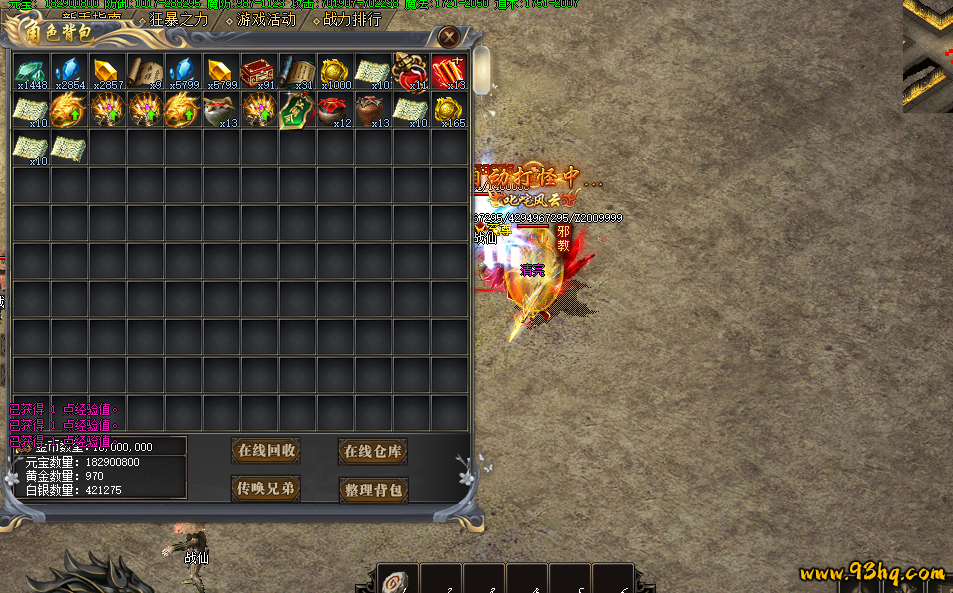953x593 pixels.
Task: Select the red potion bottle x11
Action: [411, 72]
